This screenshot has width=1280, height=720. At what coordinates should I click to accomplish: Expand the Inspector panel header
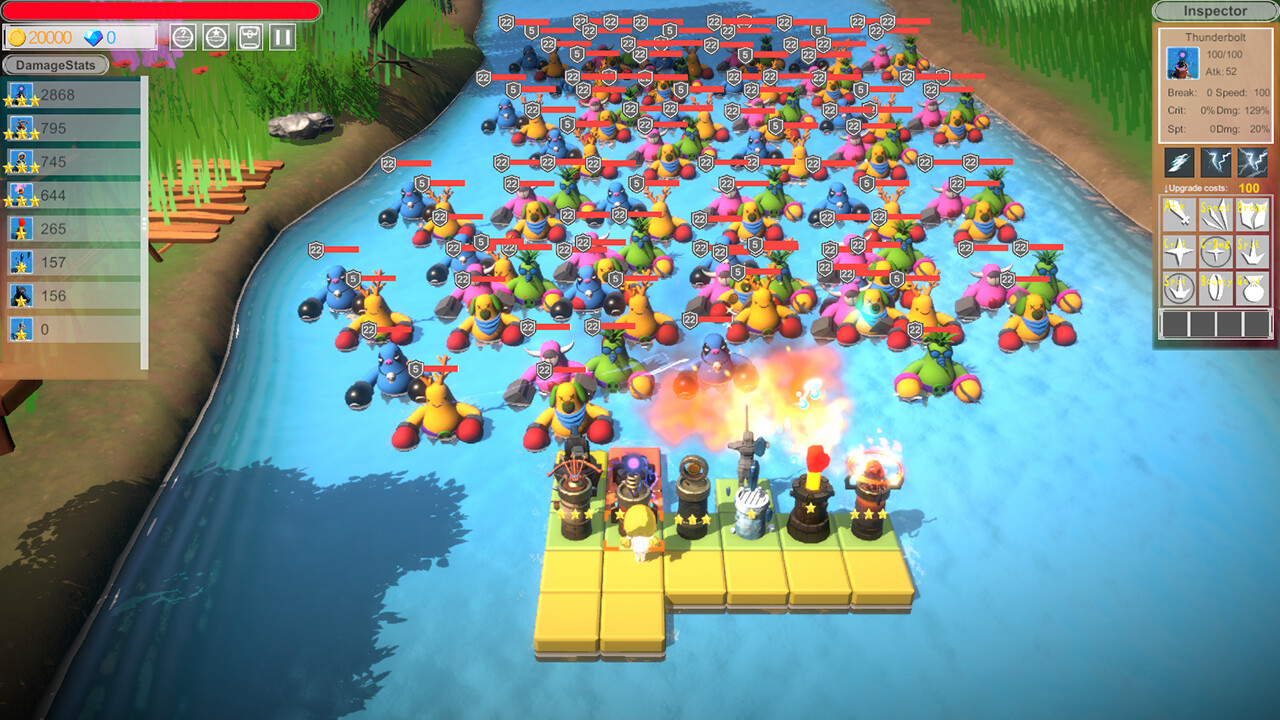pos(1216,11)
